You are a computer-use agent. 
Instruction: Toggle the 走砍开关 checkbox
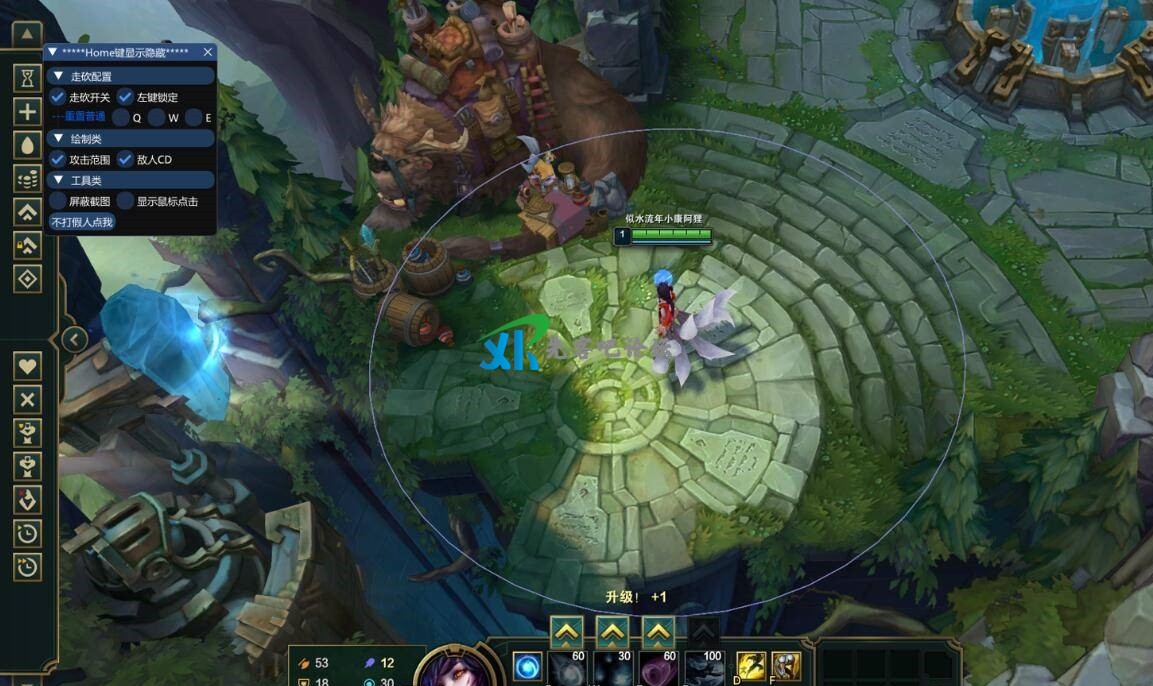click(x=58, y=97)
